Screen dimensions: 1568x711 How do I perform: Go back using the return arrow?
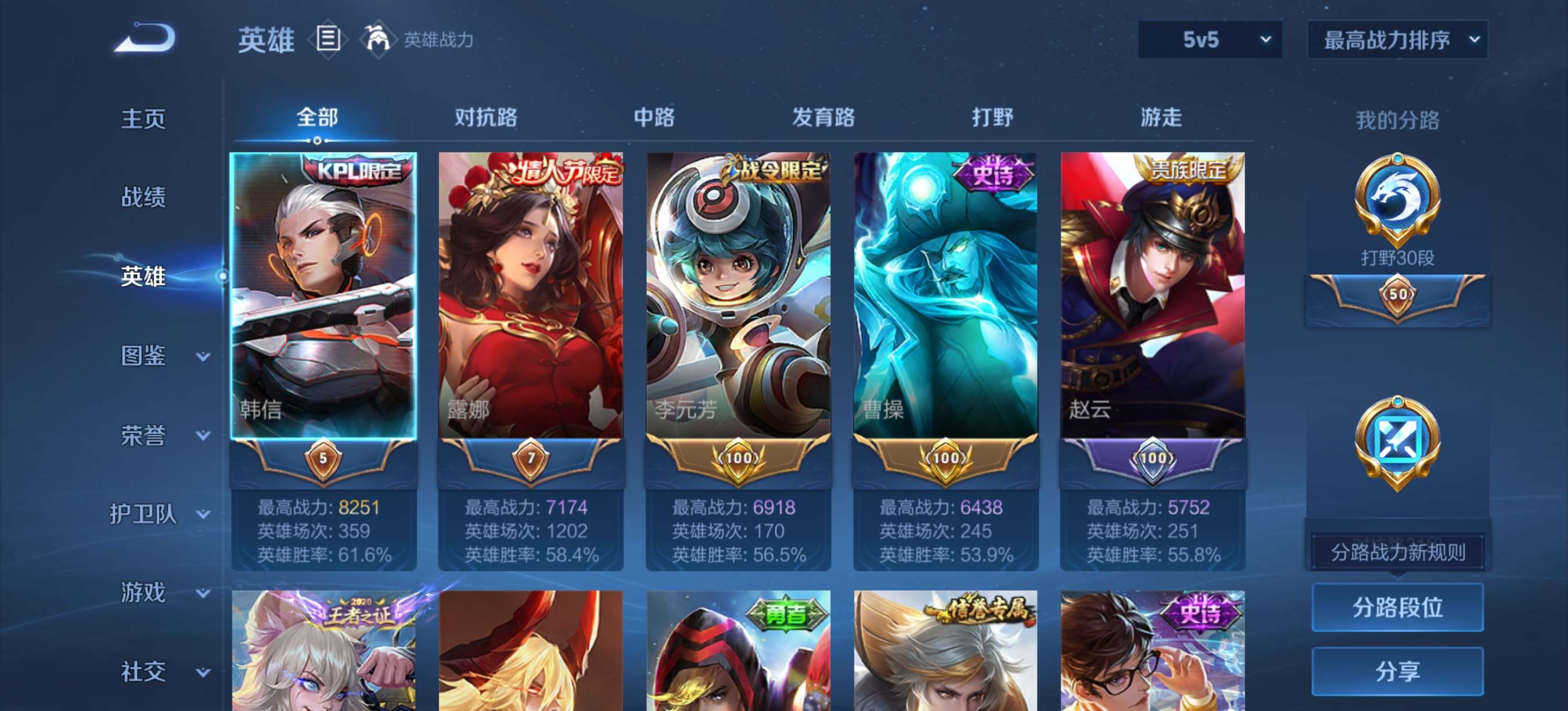(x=146, y=38)
